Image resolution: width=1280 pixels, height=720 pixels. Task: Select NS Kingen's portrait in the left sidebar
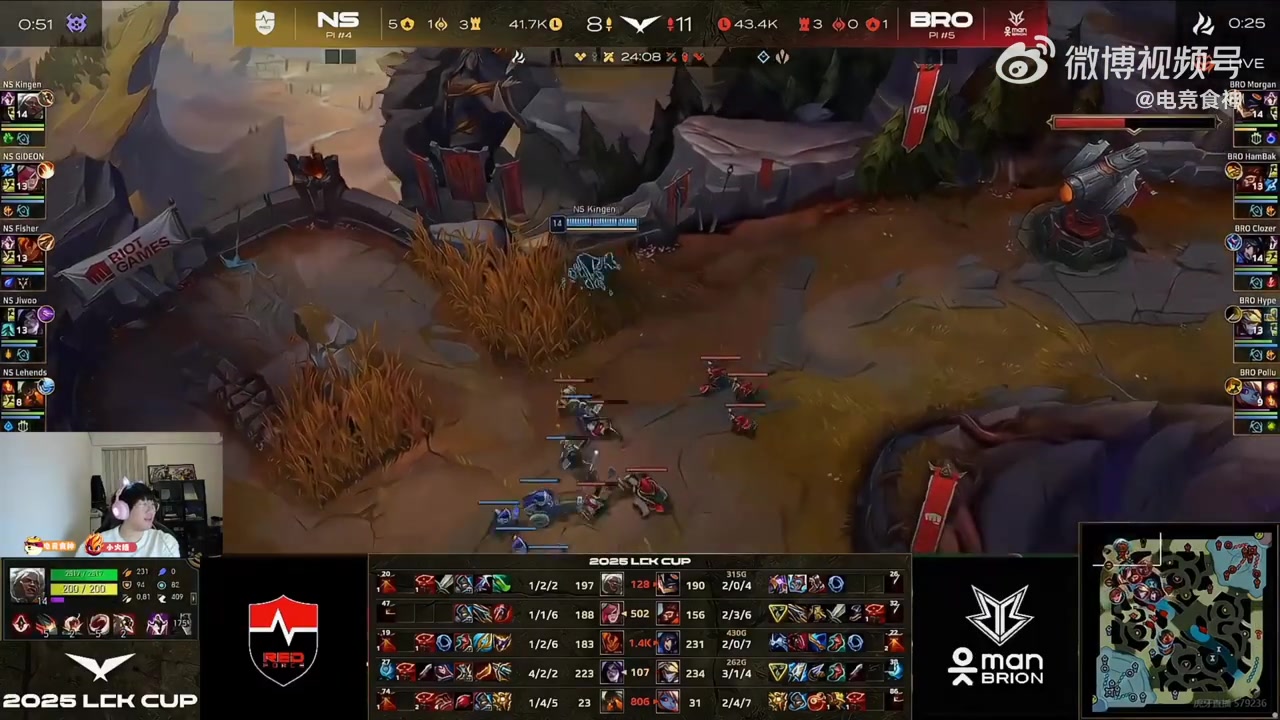click(28, 104)
